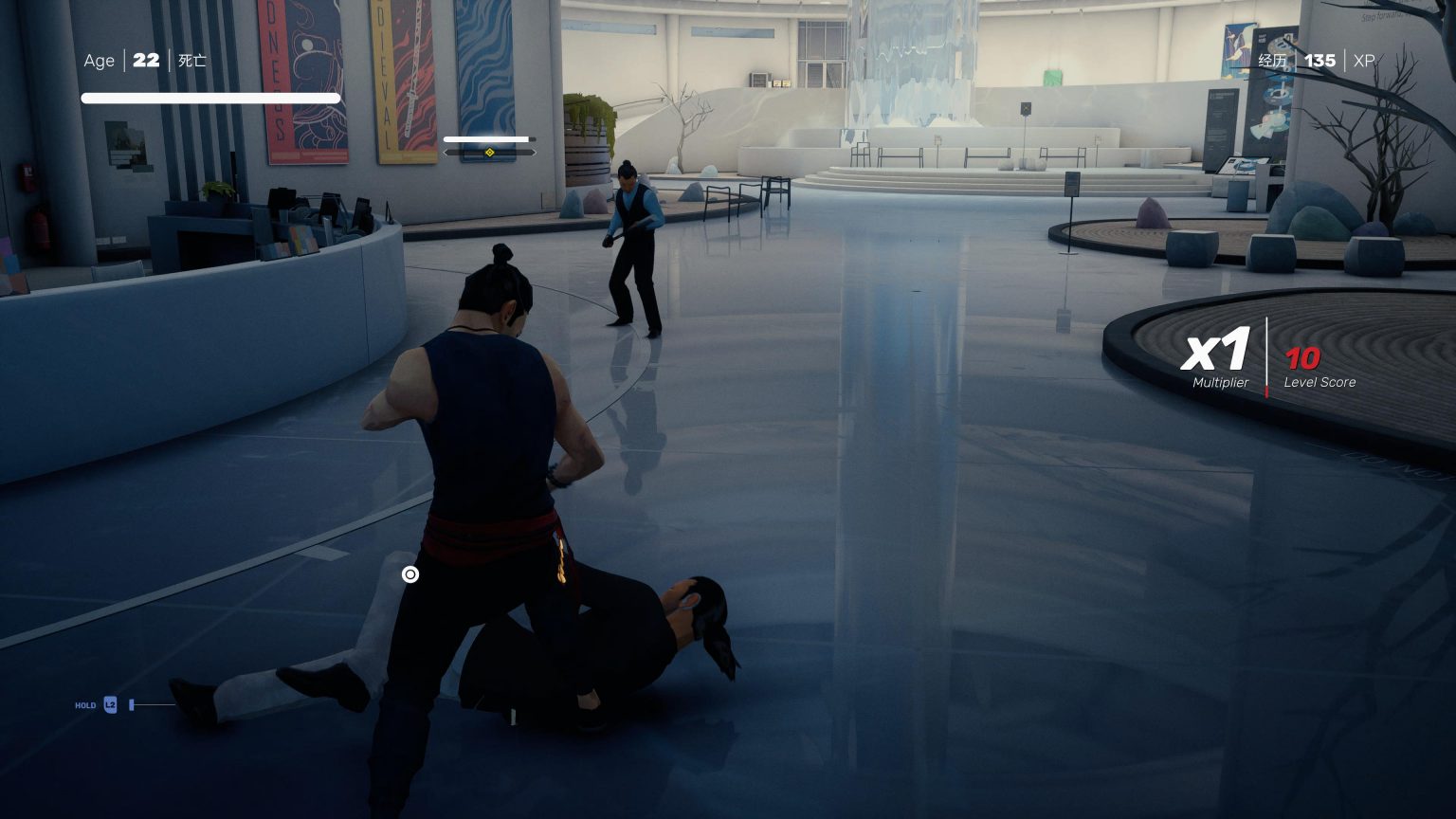Click the x1 Multiplier indicator
The width and height of the screenshot is (1456, 819).
1216,353
